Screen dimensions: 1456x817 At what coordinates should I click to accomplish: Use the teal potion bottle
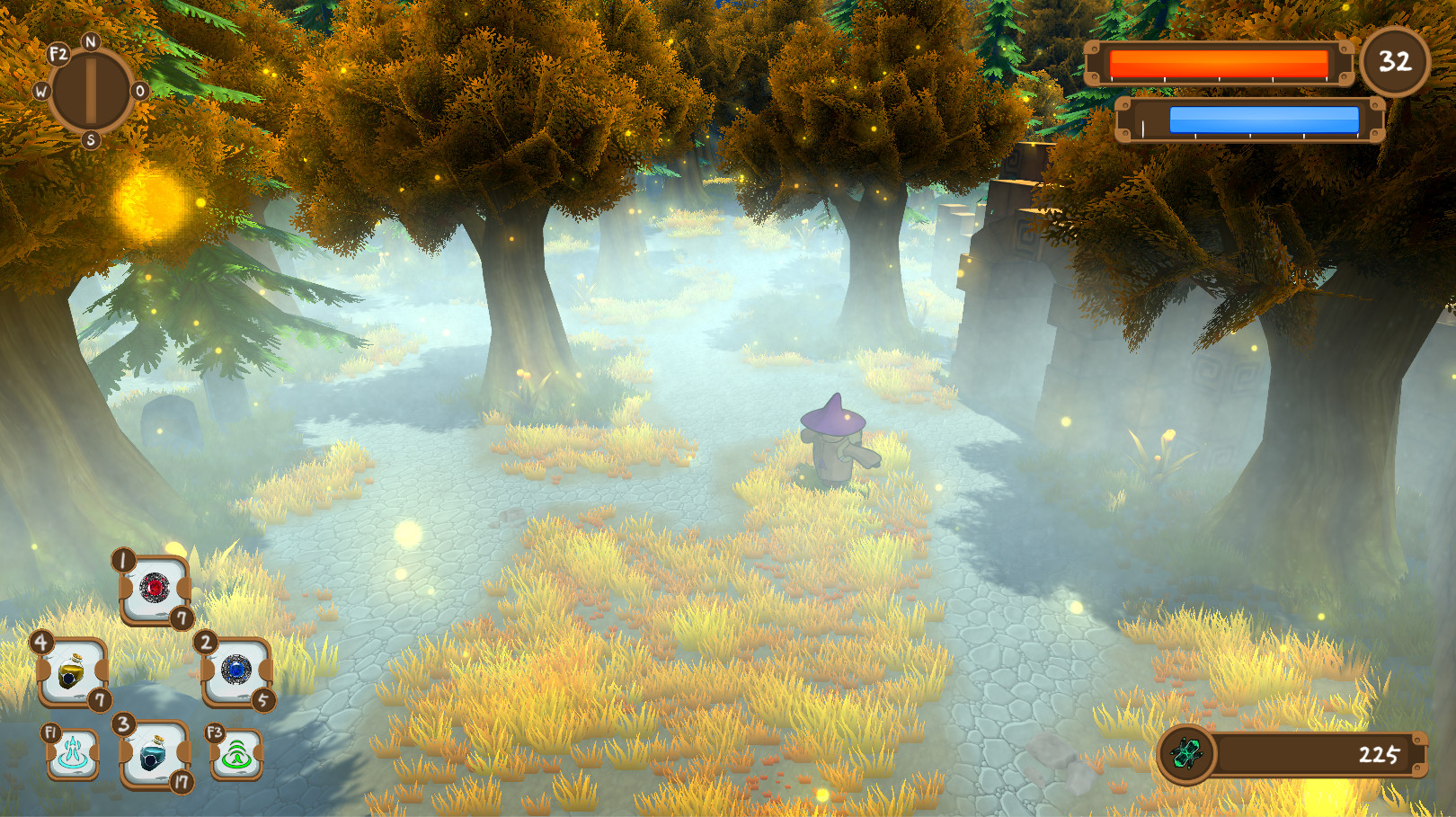click(x=154, y=753)
